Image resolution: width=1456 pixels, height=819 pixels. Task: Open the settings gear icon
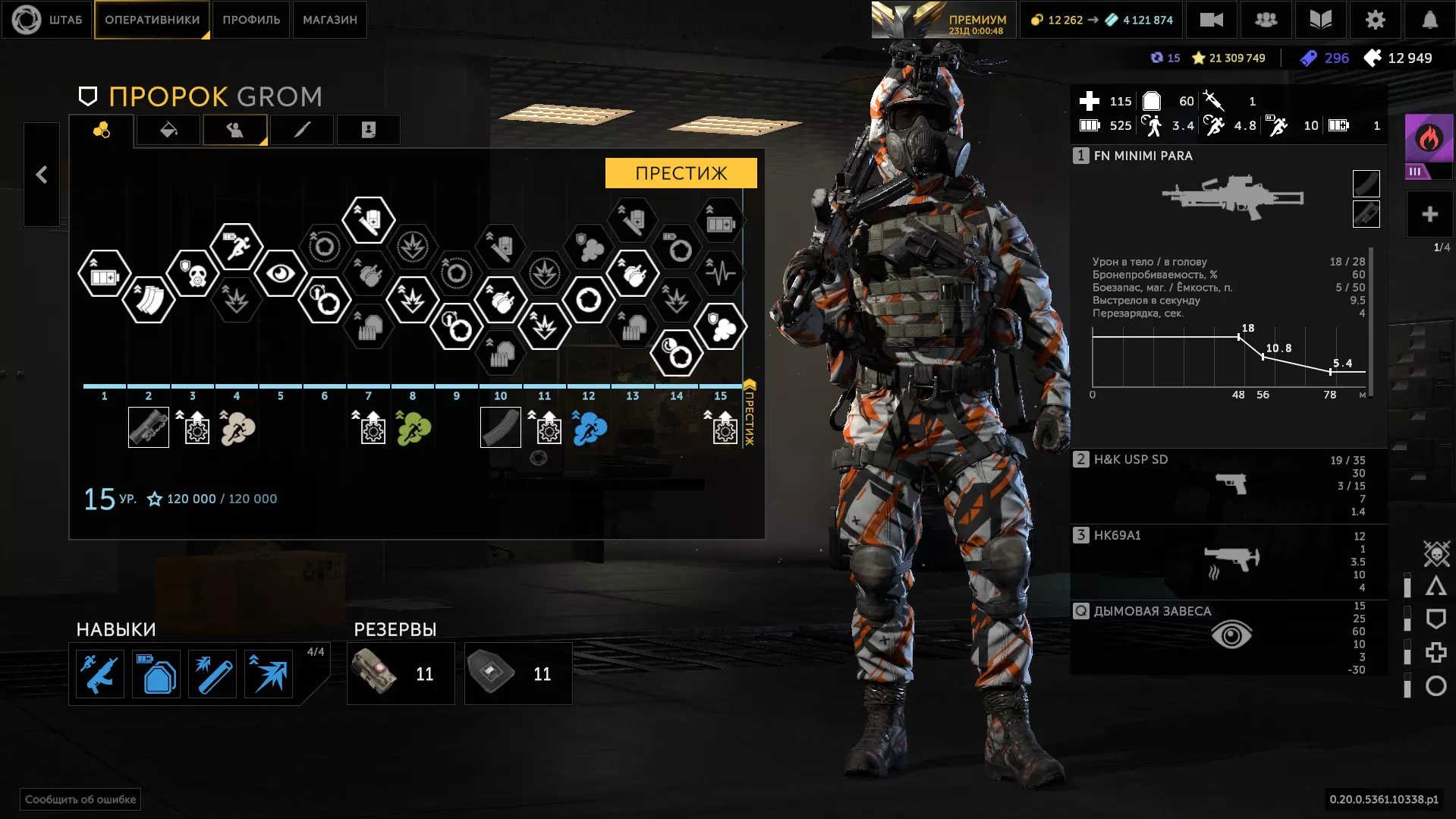click(x=1375, y=20)
